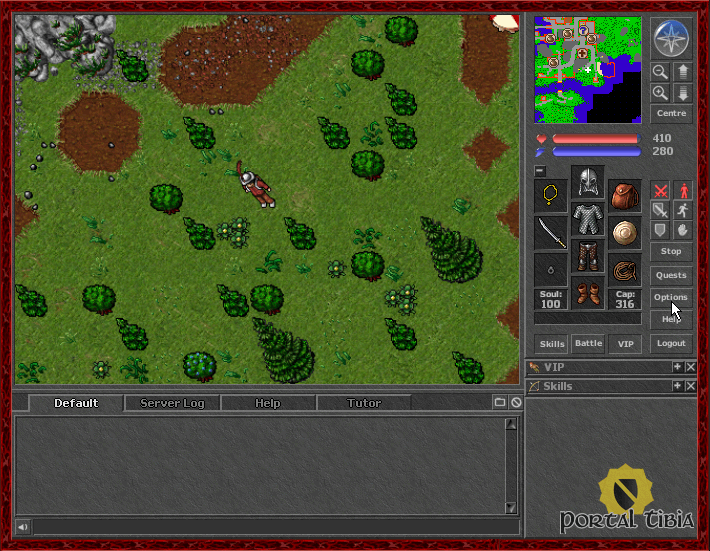
Task: Switch to the Server Log tab
Action: (172, 403)
